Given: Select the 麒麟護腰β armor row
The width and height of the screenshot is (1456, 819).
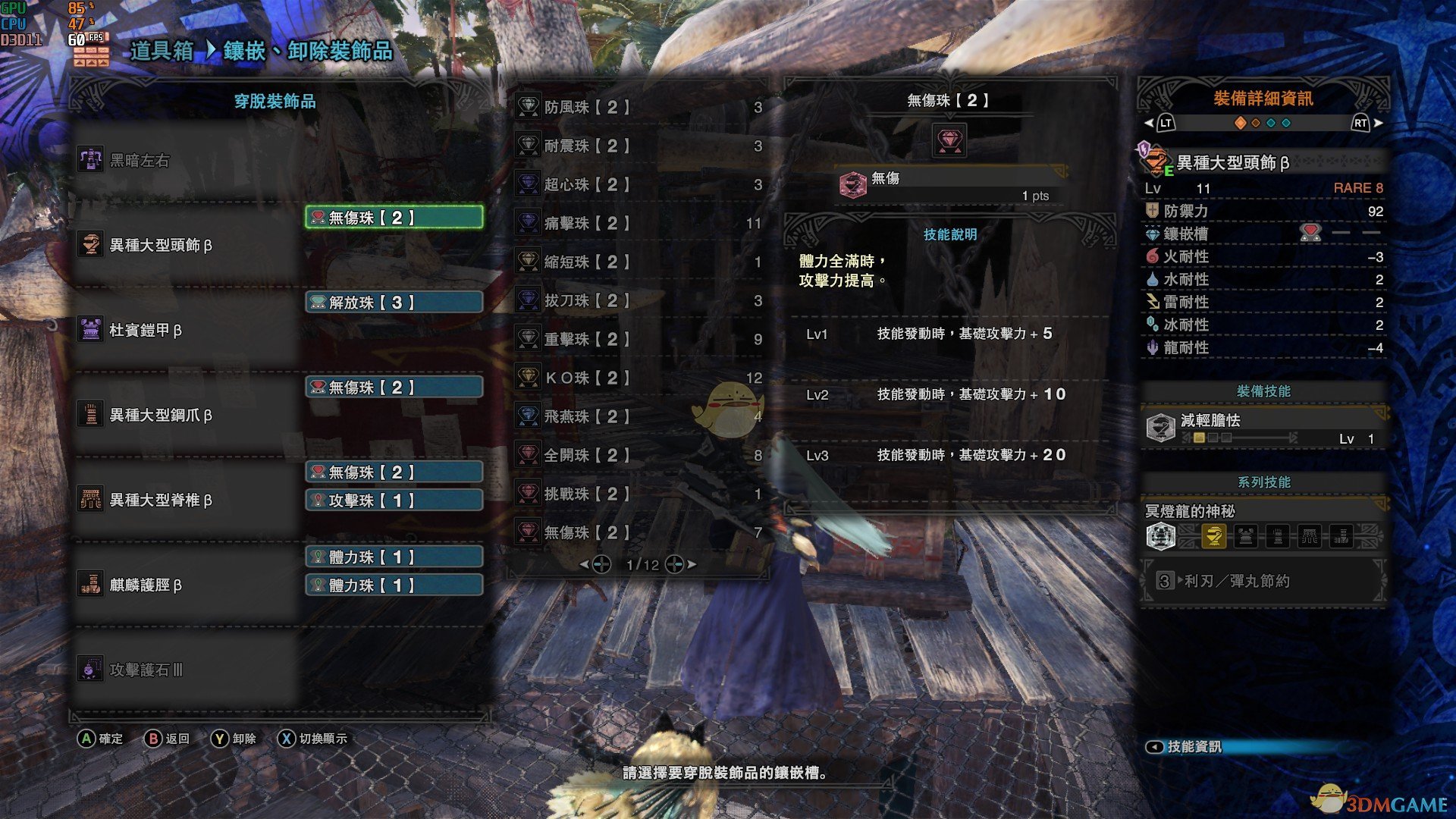Looking at the screenshot, I should (186, 585).
